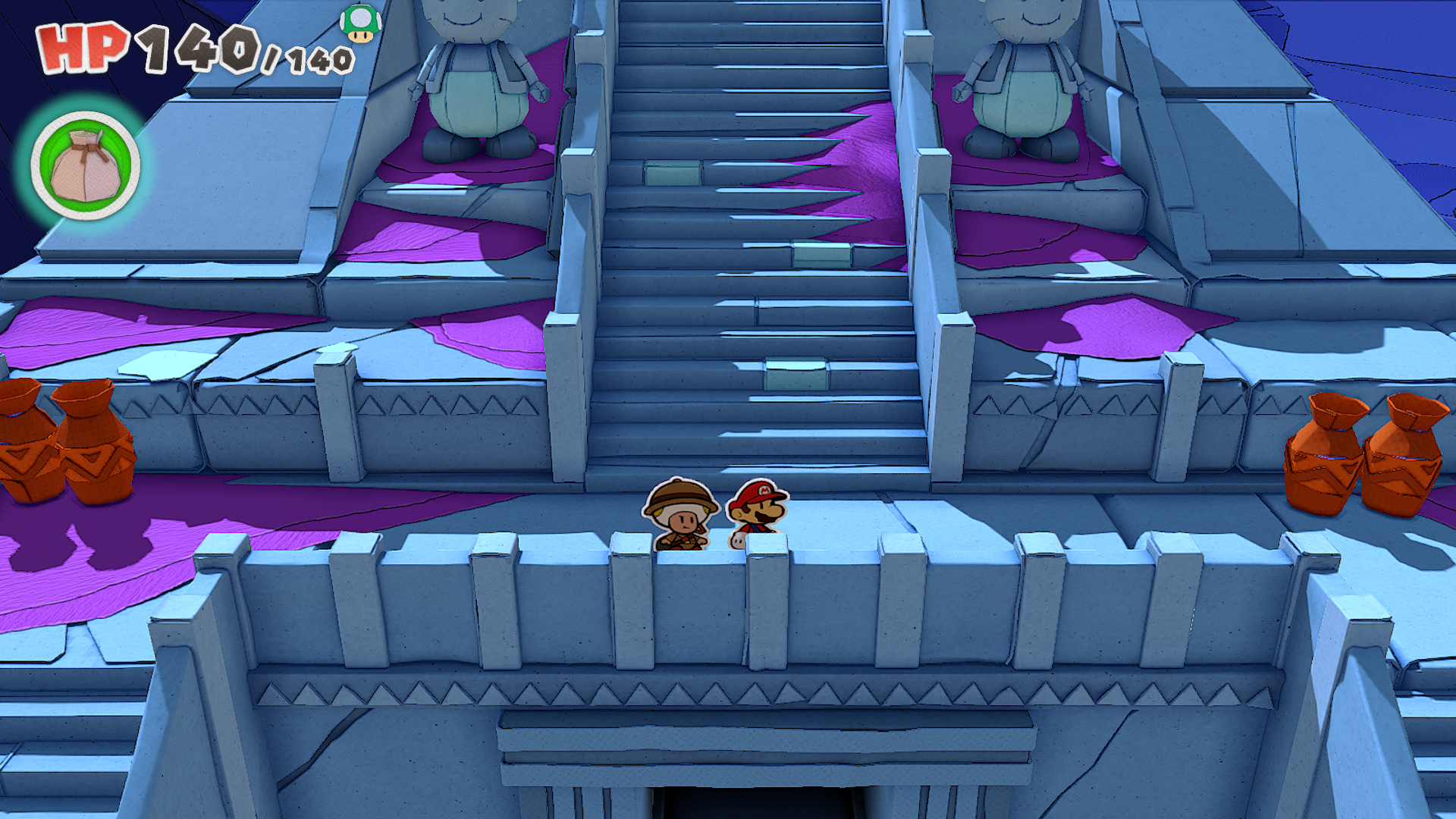Open the confetti bag icon

(x=85, y=166)
